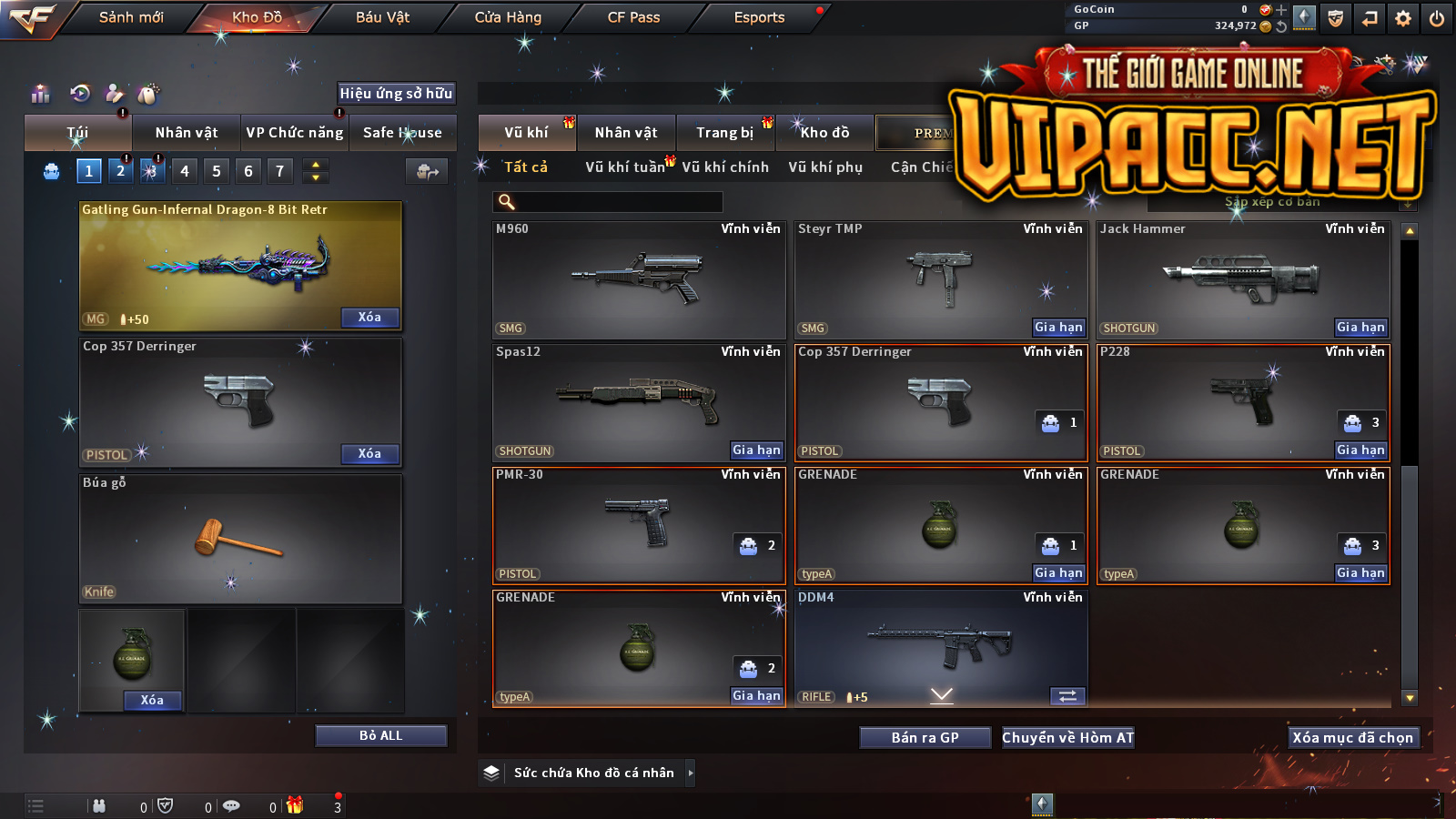Open the Esports menu
The image size is (1456, 819).
tap(759, 17)
